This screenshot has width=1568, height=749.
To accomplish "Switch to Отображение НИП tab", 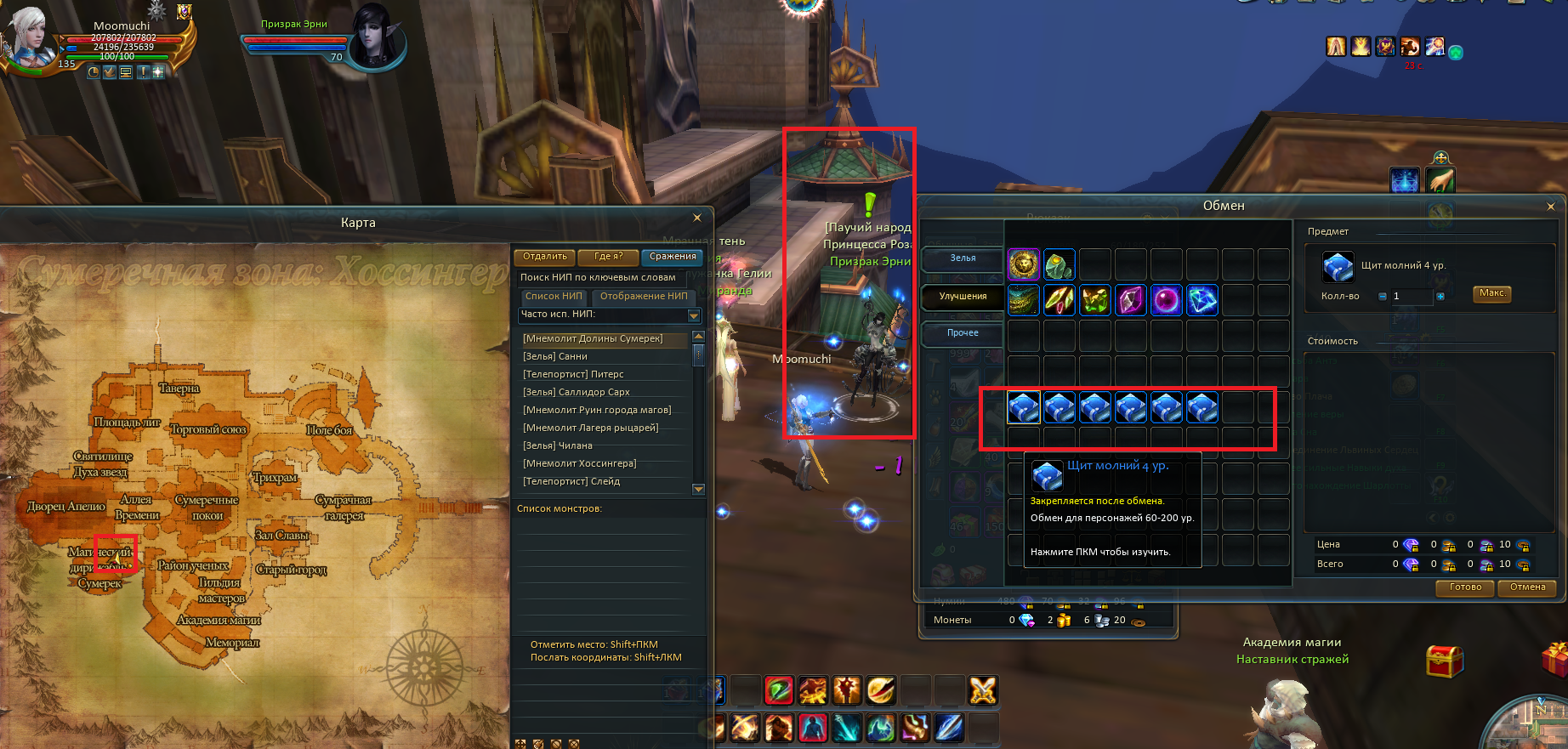I will click(644, 297).
